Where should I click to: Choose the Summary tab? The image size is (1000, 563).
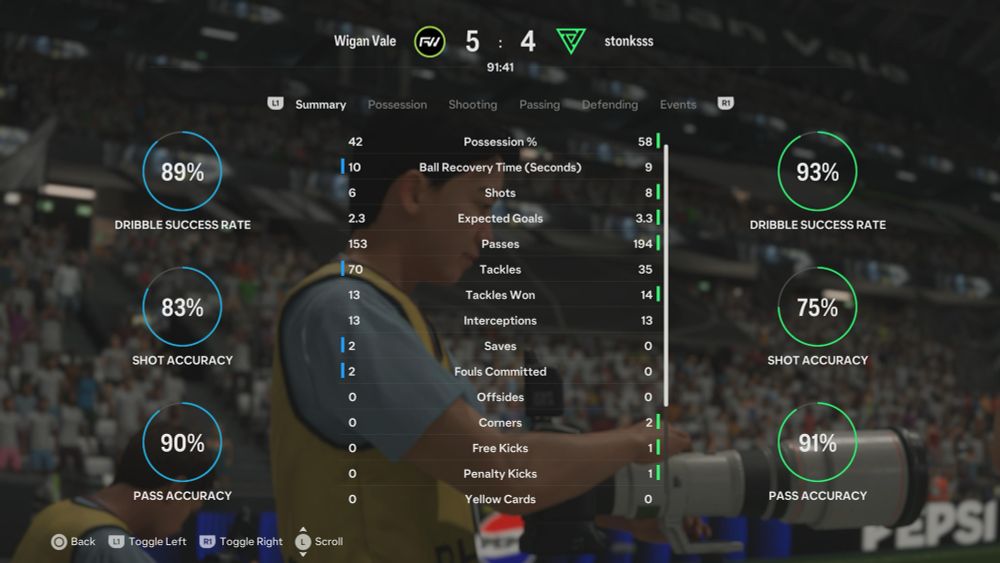click(x=320, y=104)
